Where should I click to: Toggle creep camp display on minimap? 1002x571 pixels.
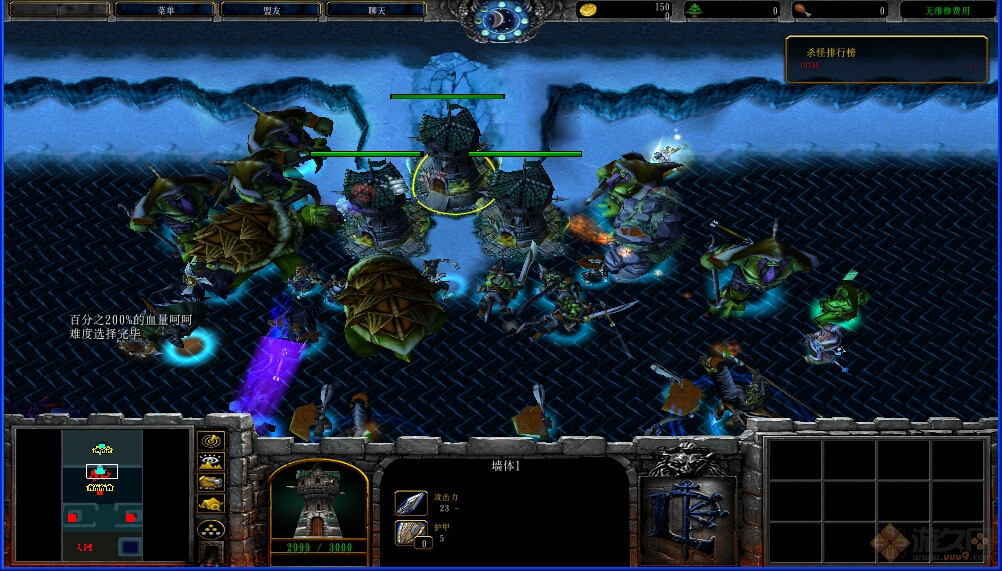211,505
